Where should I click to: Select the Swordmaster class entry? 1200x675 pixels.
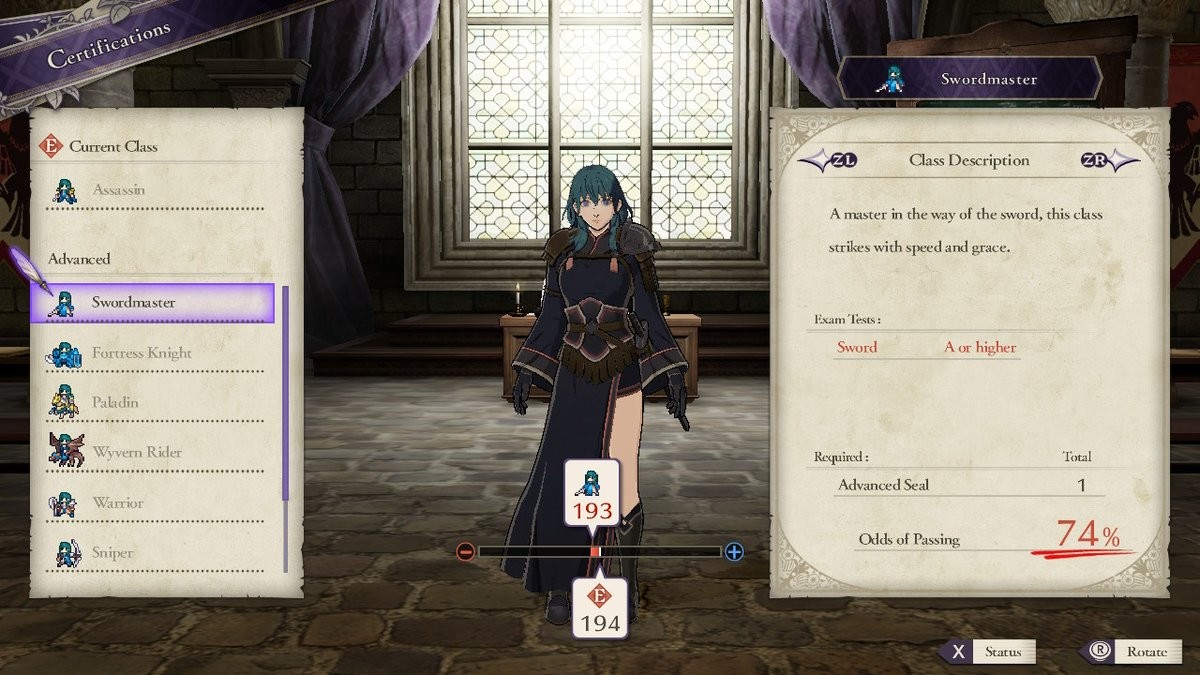point(152,303)
